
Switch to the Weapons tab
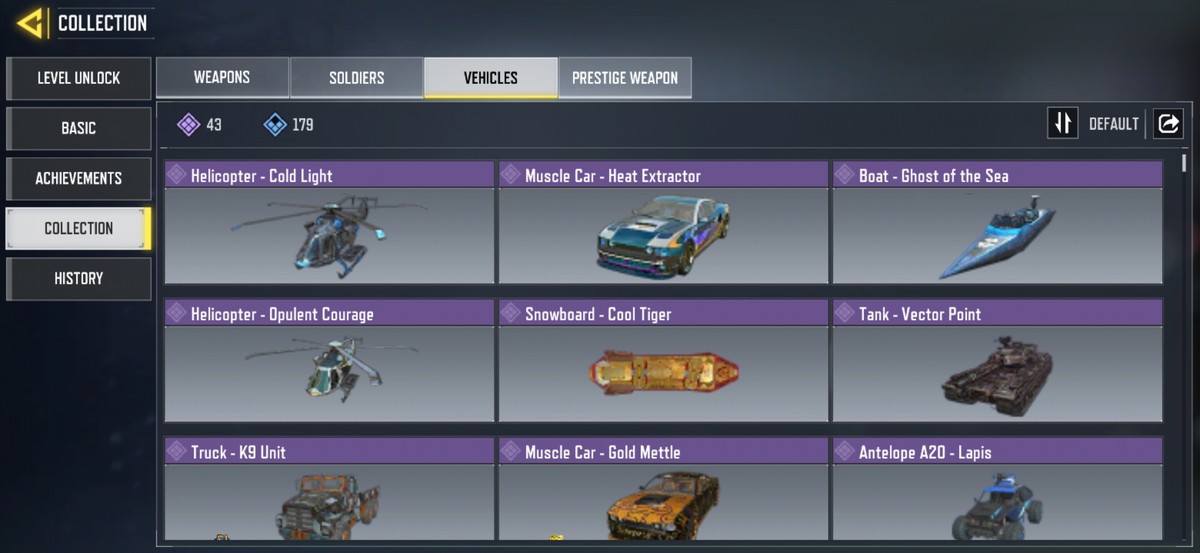coord(222,77)
